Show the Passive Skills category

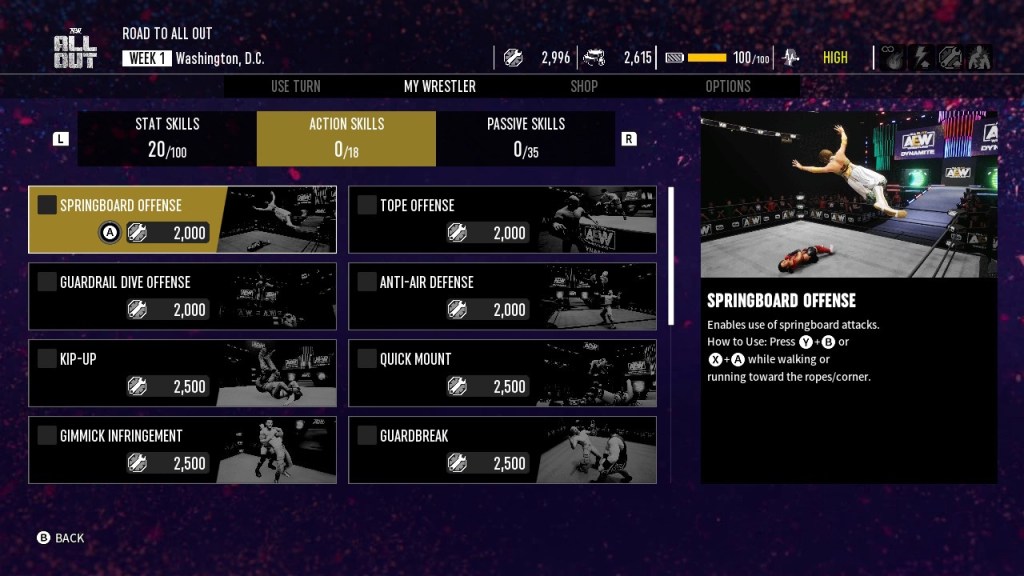click(525, 138)
